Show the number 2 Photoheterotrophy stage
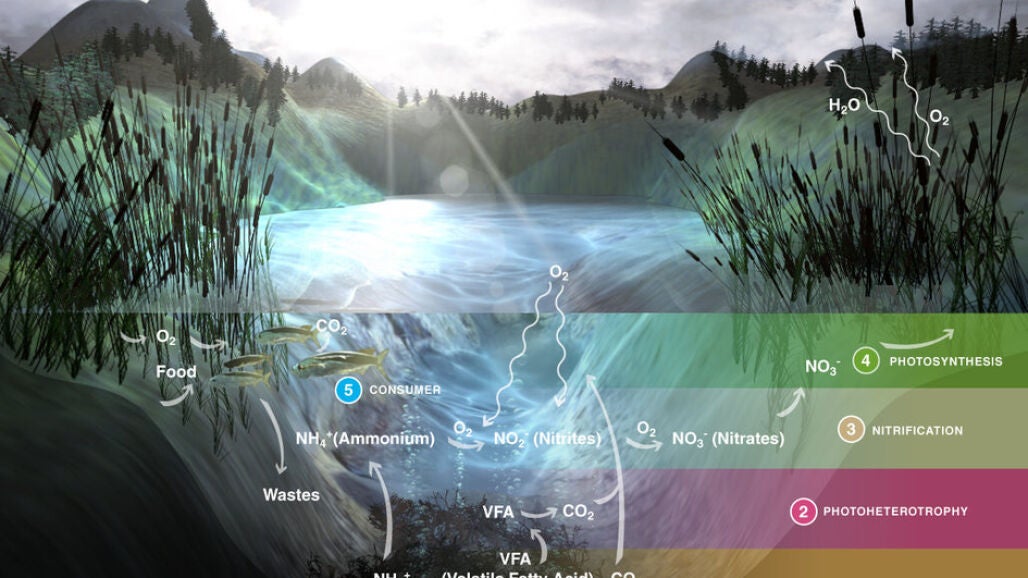The height and width of the screenshot is (578, 1028). 802,512
